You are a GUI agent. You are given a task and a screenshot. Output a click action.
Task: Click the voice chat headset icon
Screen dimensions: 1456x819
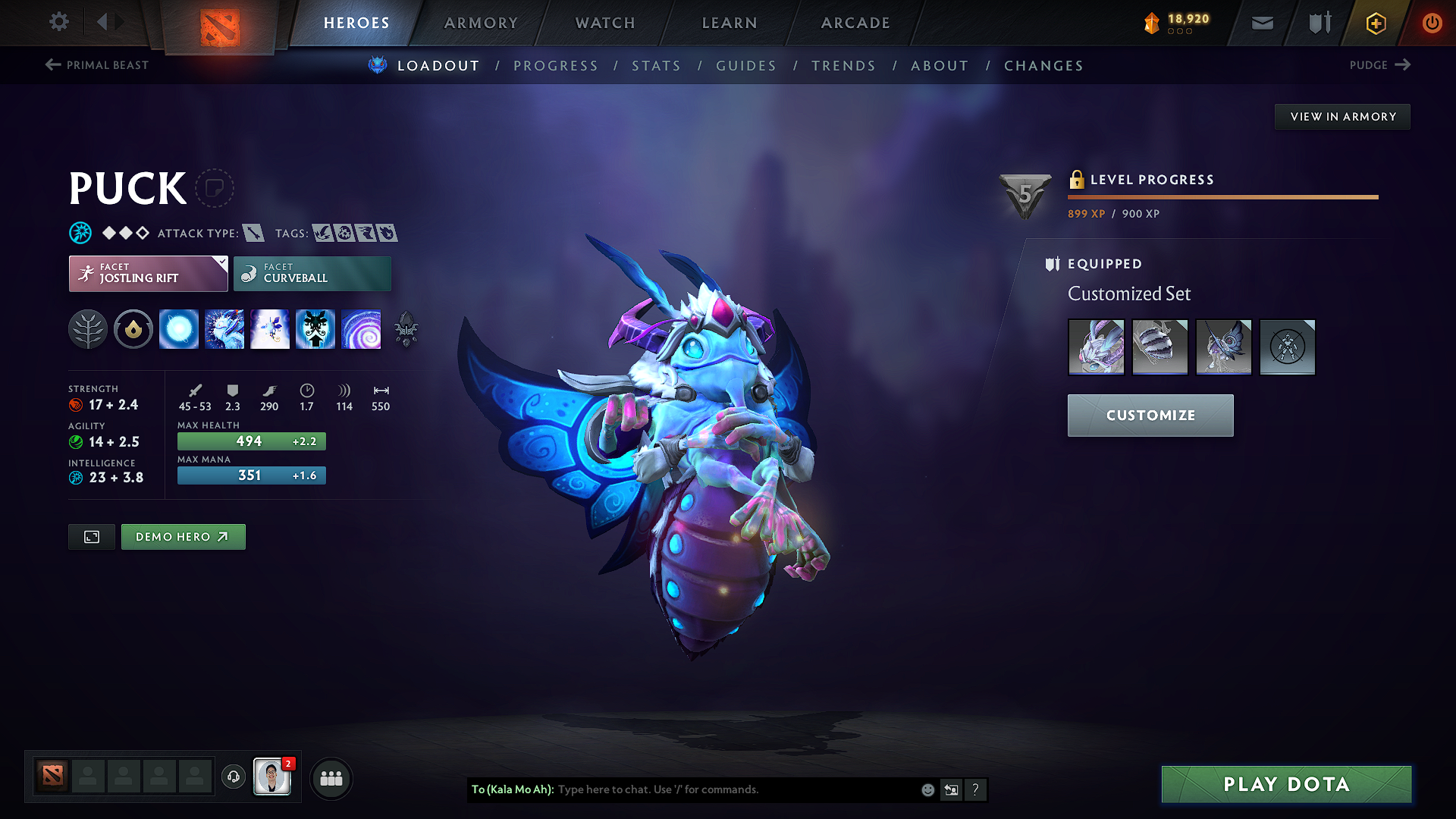pos(233,777)
